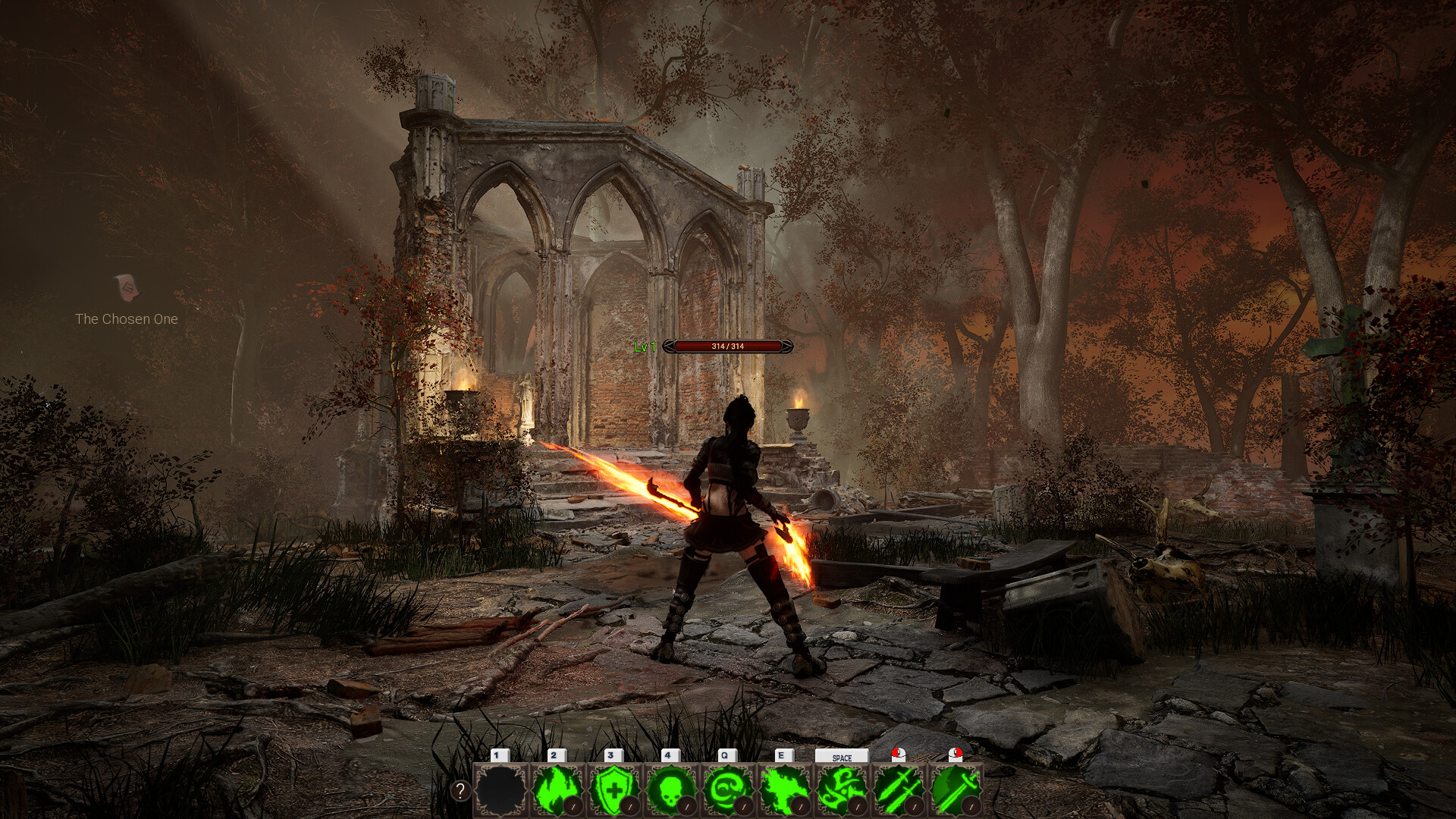The image size is (1456, 819).
Task: Click The Chosen One quest title
Action: tap(127, 319)
